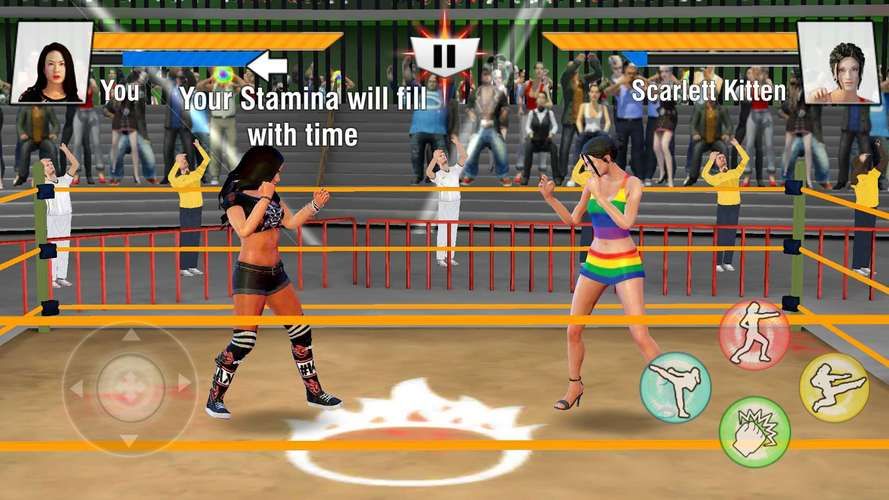This screenshot has width=889, height=500.
Task: Move right with the joystick right arrow
Action: pos(182,384)
